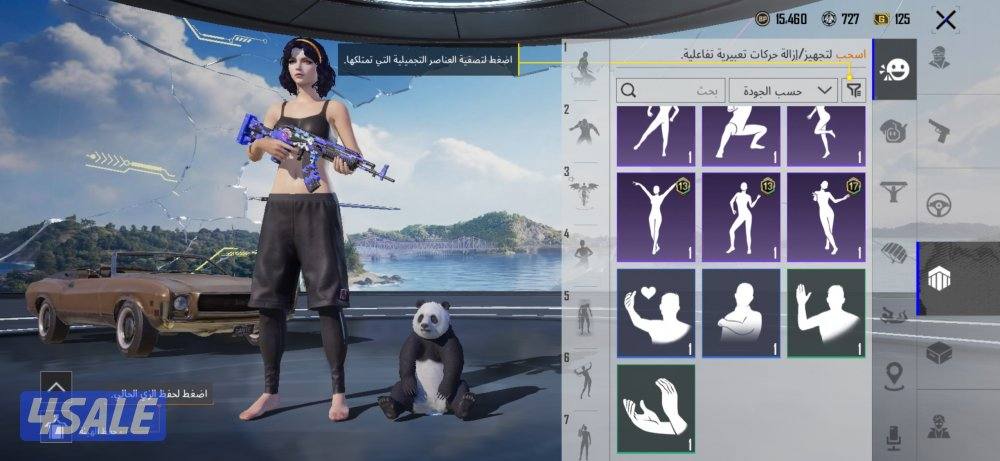1000x461 pixels.
Task: Open the steering wheel vehicles category
Action: pyautogui.click(x=938, y=205)
